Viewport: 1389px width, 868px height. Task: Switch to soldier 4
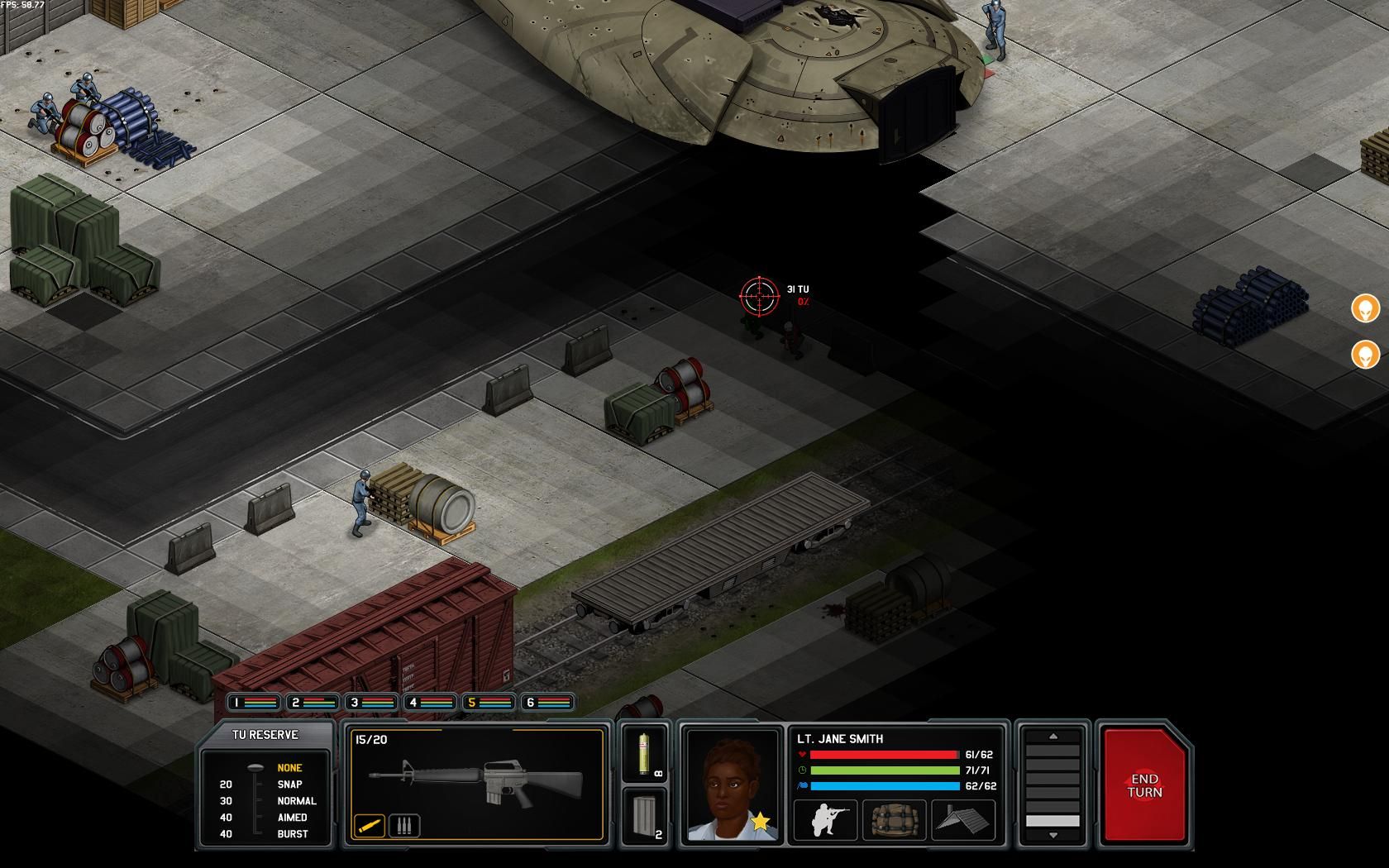[430, 703]
